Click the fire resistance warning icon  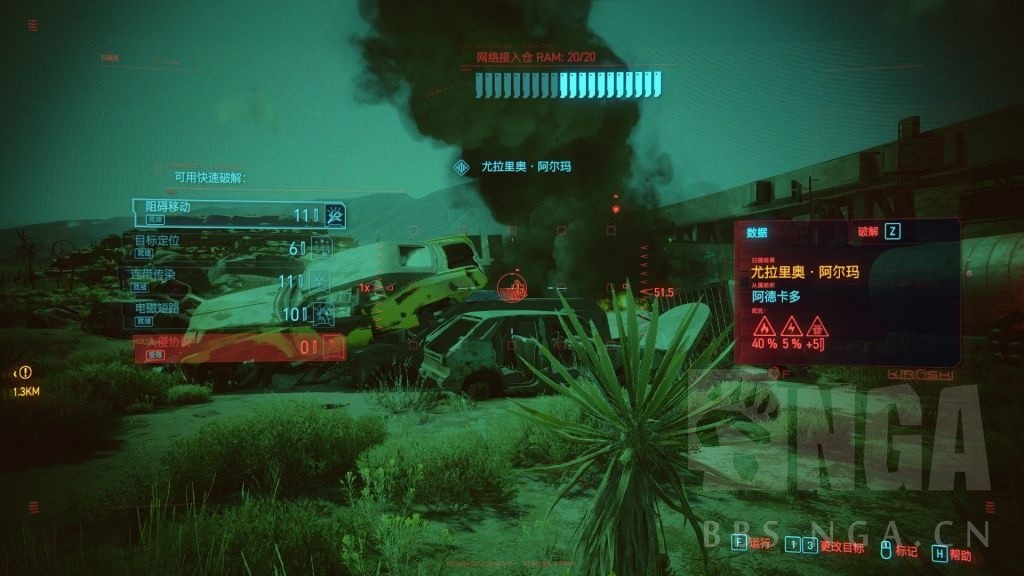[765, 327]
